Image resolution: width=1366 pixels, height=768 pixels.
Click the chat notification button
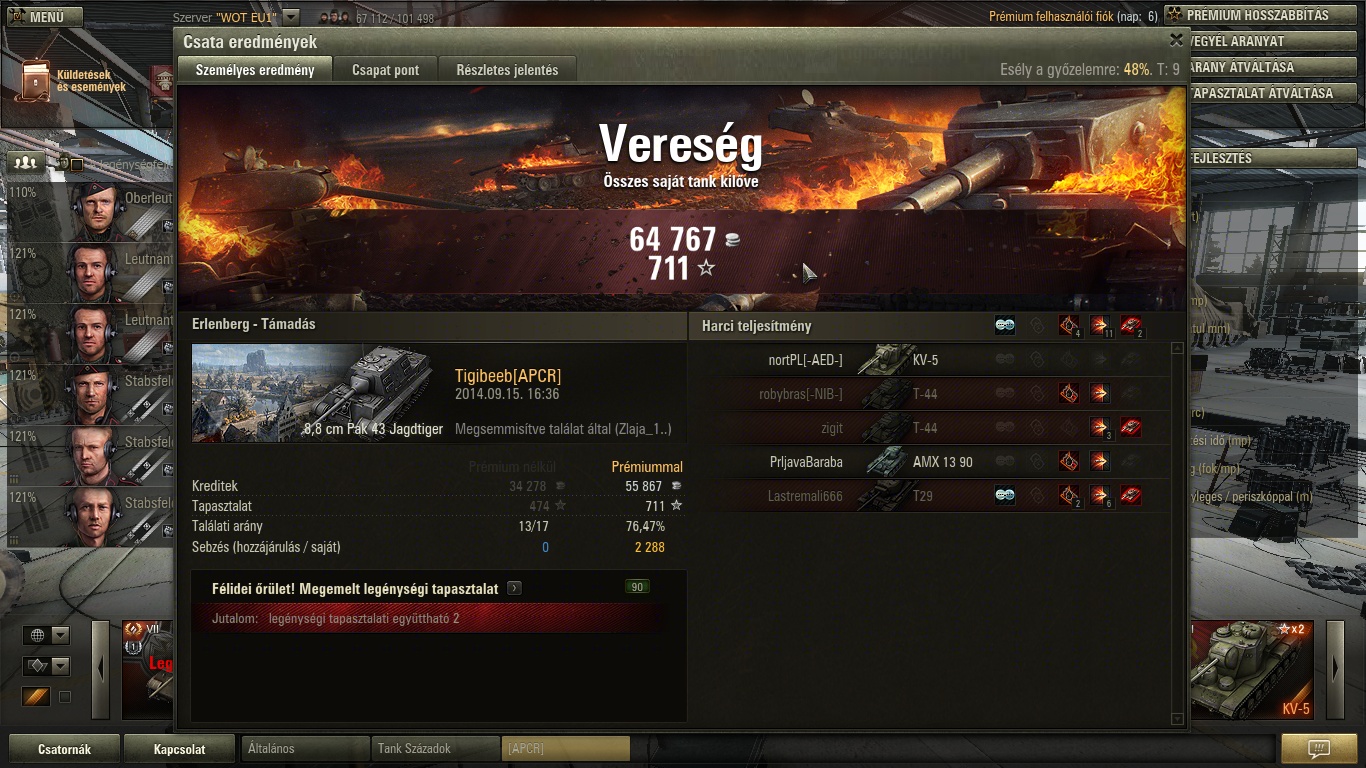(x=1318, y=749)
